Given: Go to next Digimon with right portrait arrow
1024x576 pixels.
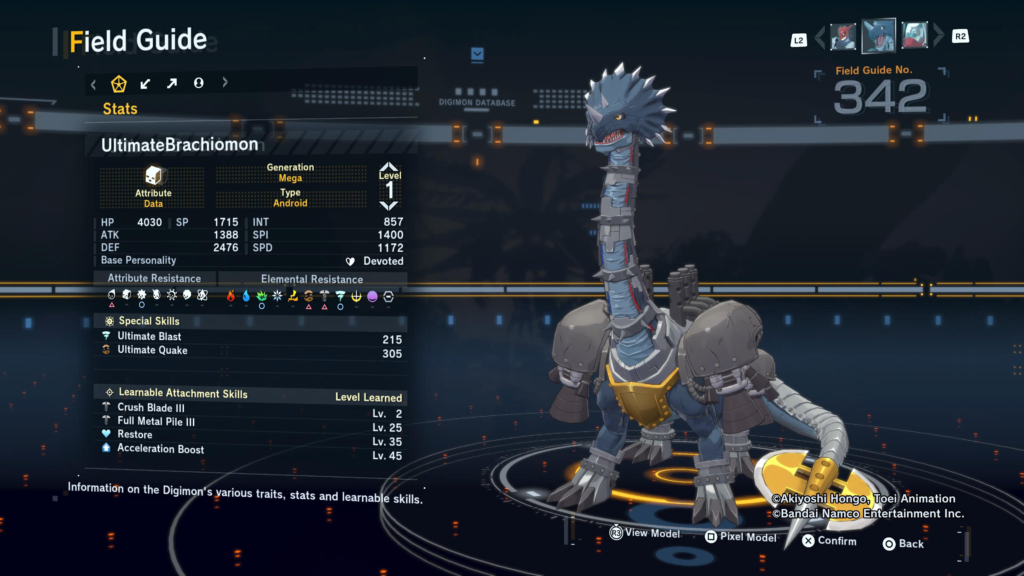Looking at the screenshot, I should coord(938,38).
